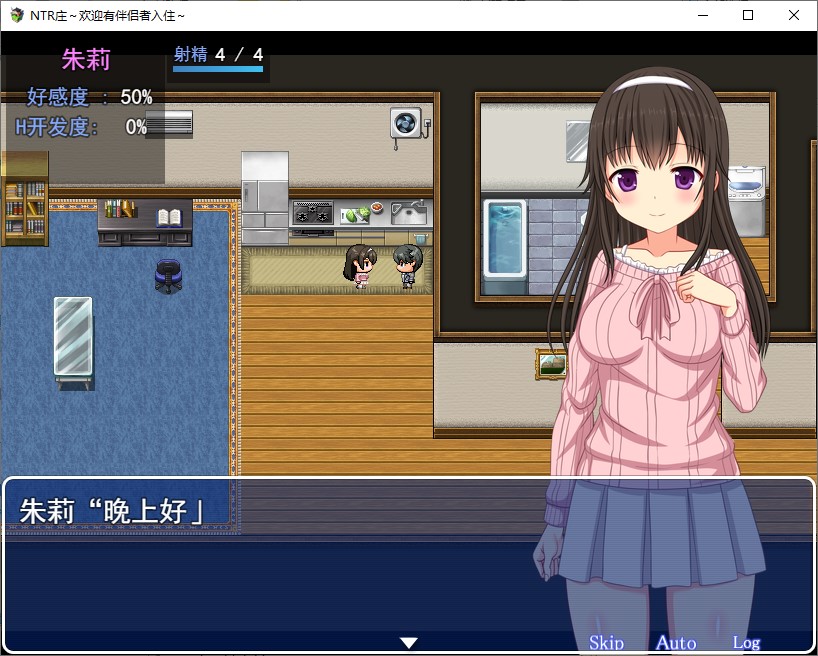The height and width of the screenshot is (656, 818).
Task: Close the game window
Action: coord(794,15)
